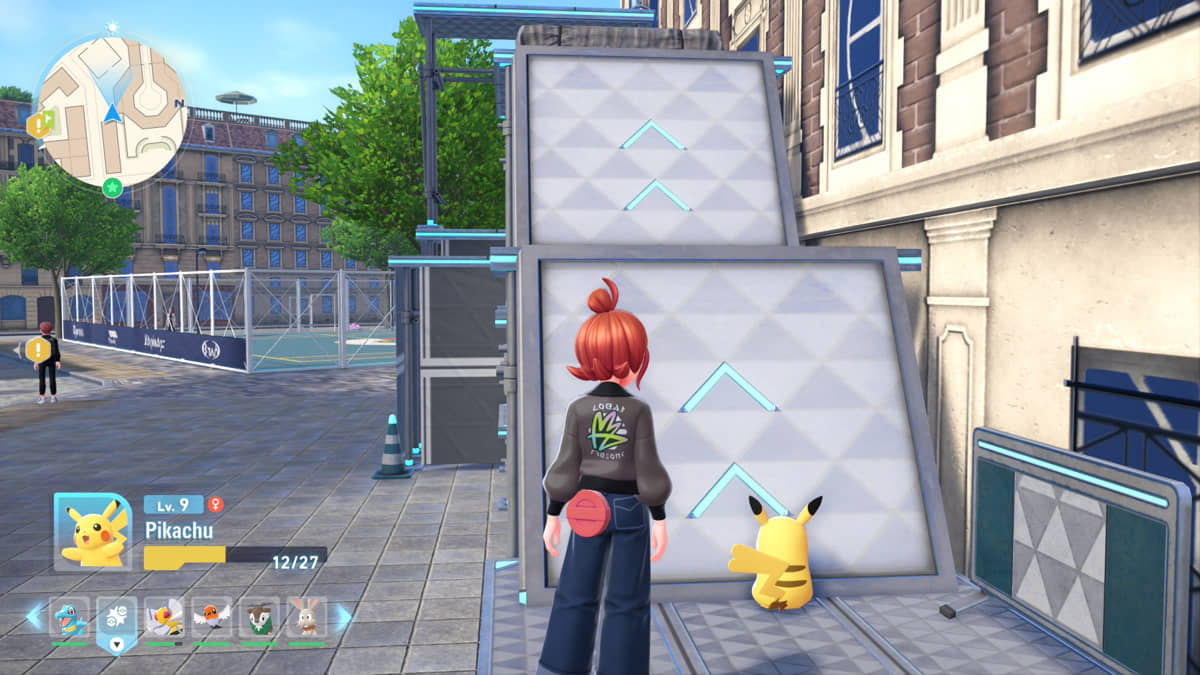Screen dimensions: 1200x675
Task: Choose Bunnelby in the party bar
Action: pos(307,618)
